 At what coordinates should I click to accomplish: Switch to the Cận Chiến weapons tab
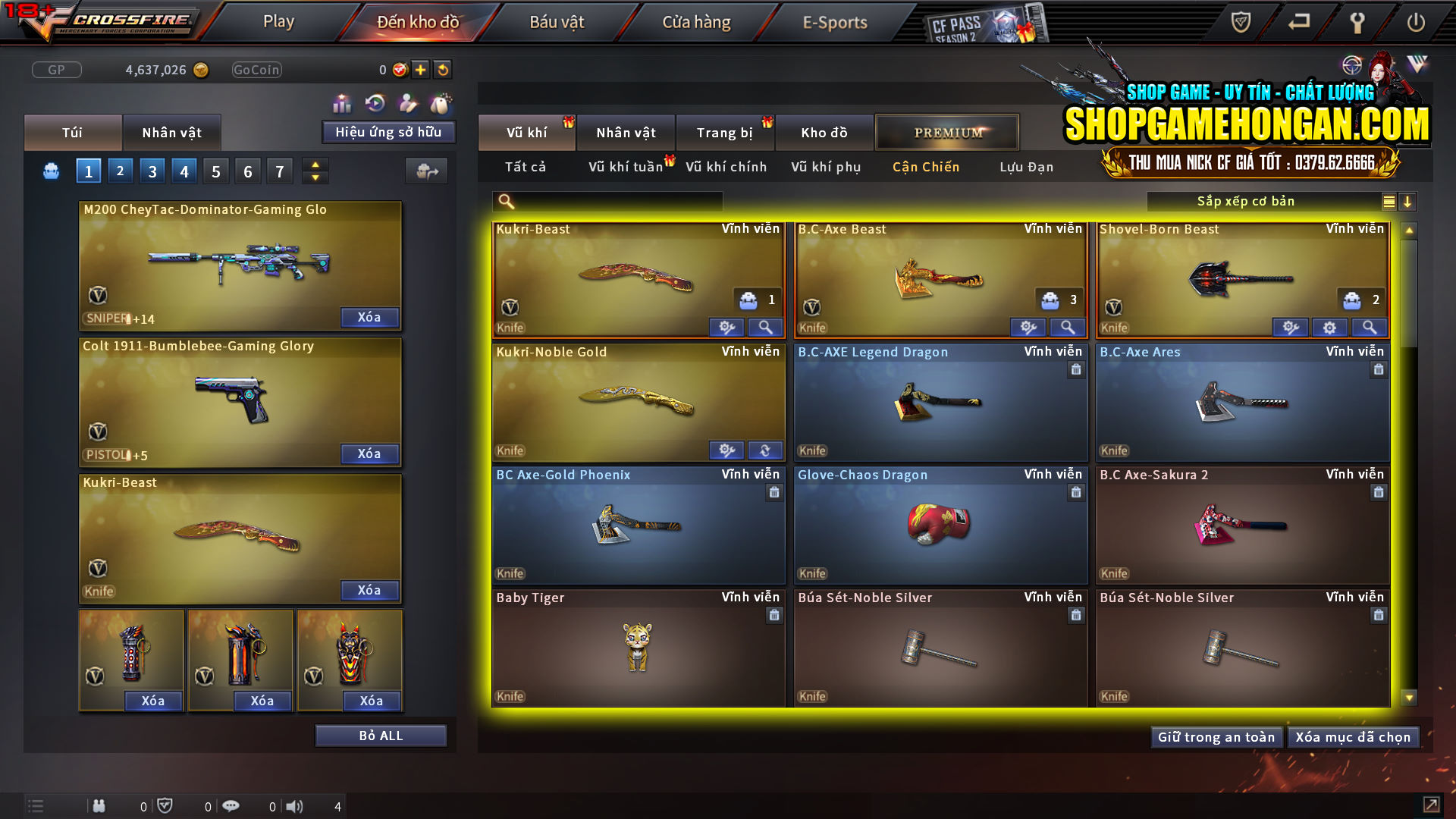tap(924, 167)
